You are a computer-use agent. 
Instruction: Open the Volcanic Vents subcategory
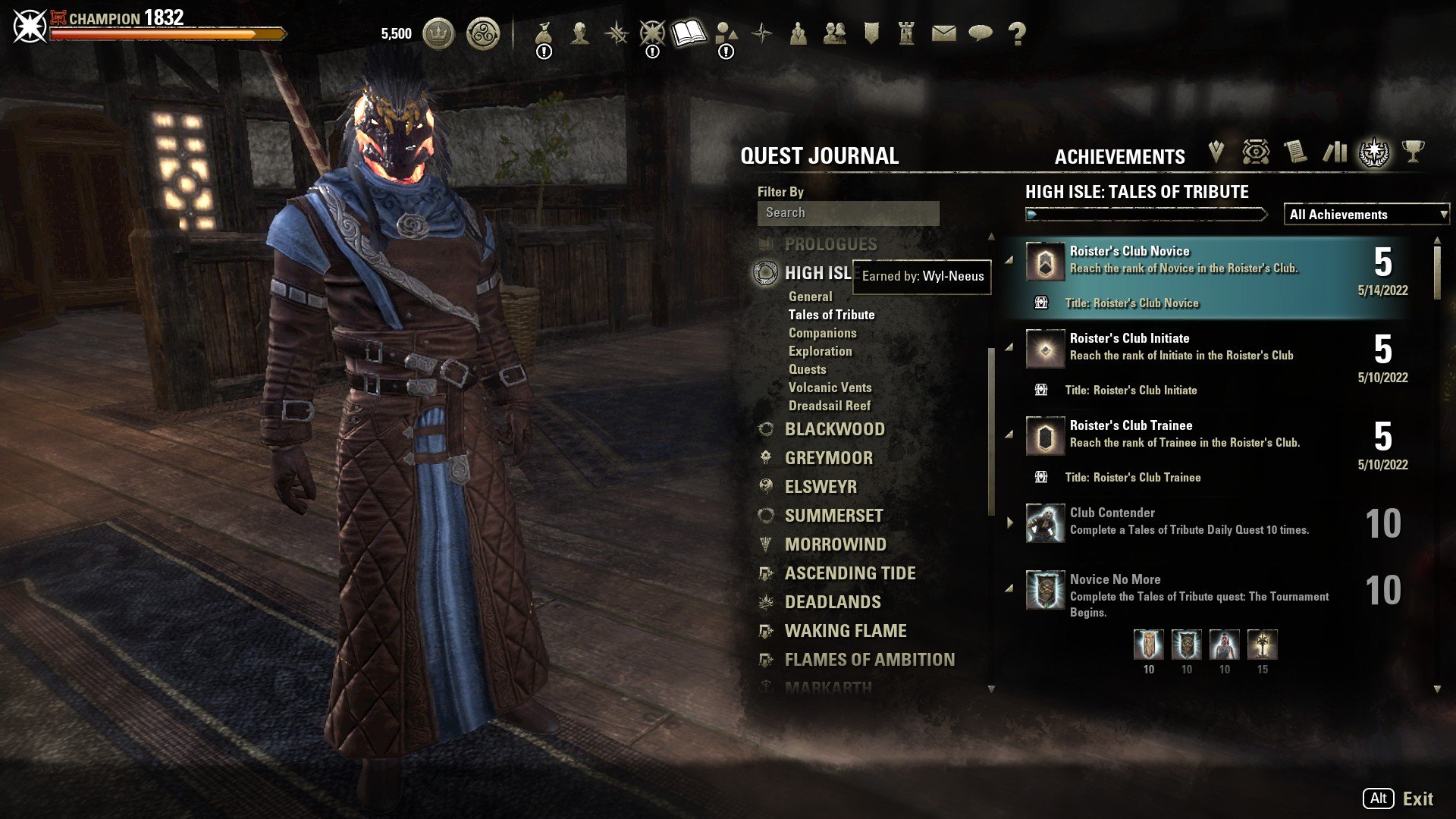830,388
